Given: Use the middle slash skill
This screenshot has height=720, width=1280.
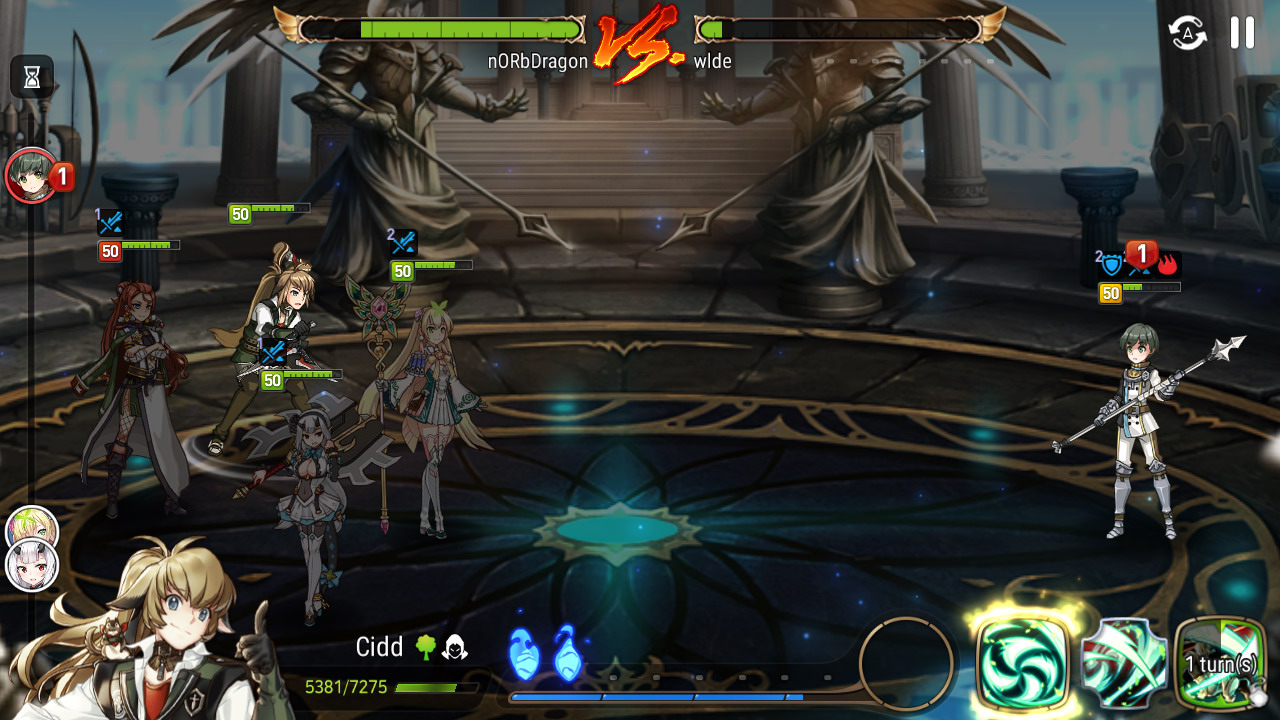Looking at the screenshot, I should point(1124,662).
